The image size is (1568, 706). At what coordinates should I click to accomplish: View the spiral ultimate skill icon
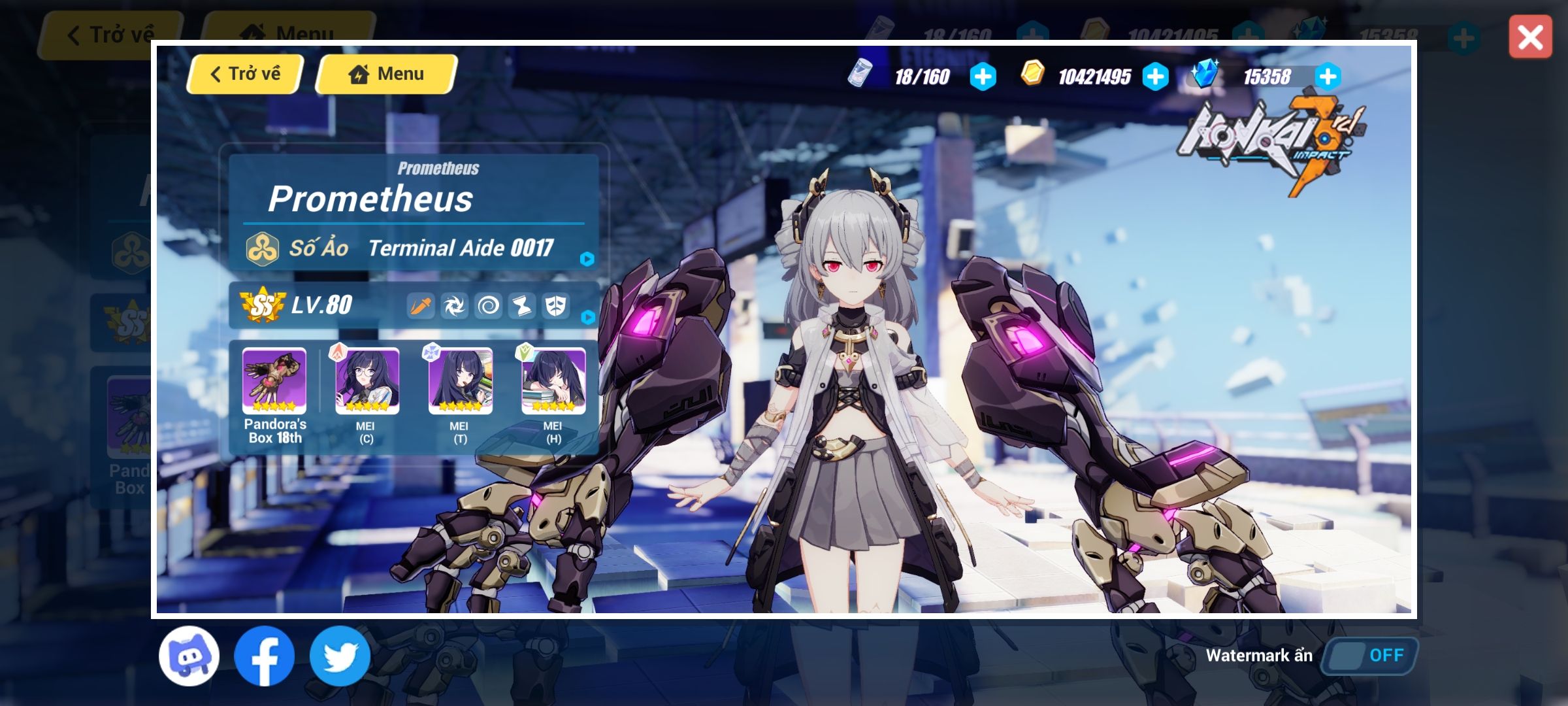coord(490,306)
